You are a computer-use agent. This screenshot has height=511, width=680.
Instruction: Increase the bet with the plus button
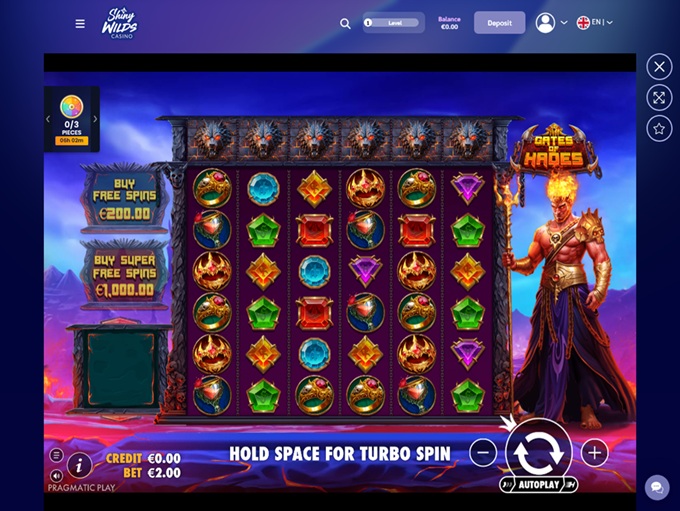pyautogui.click(x=595, y=453)
